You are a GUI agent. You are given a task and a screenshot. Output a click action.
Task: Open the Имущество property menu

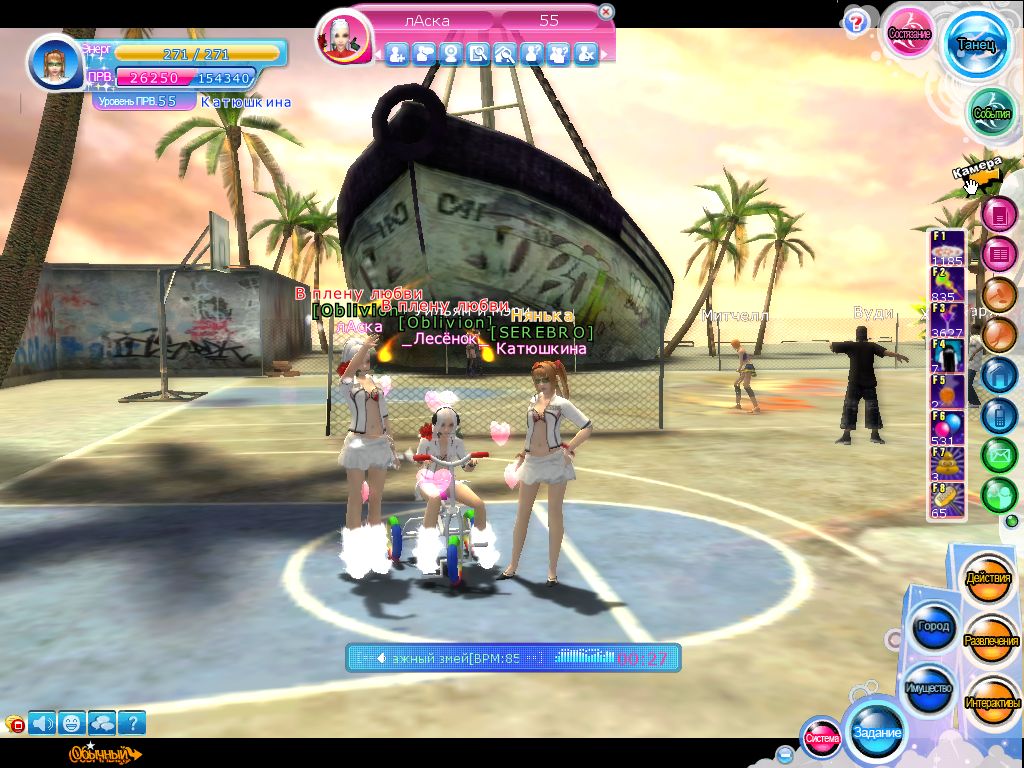(x=927, y=689)
